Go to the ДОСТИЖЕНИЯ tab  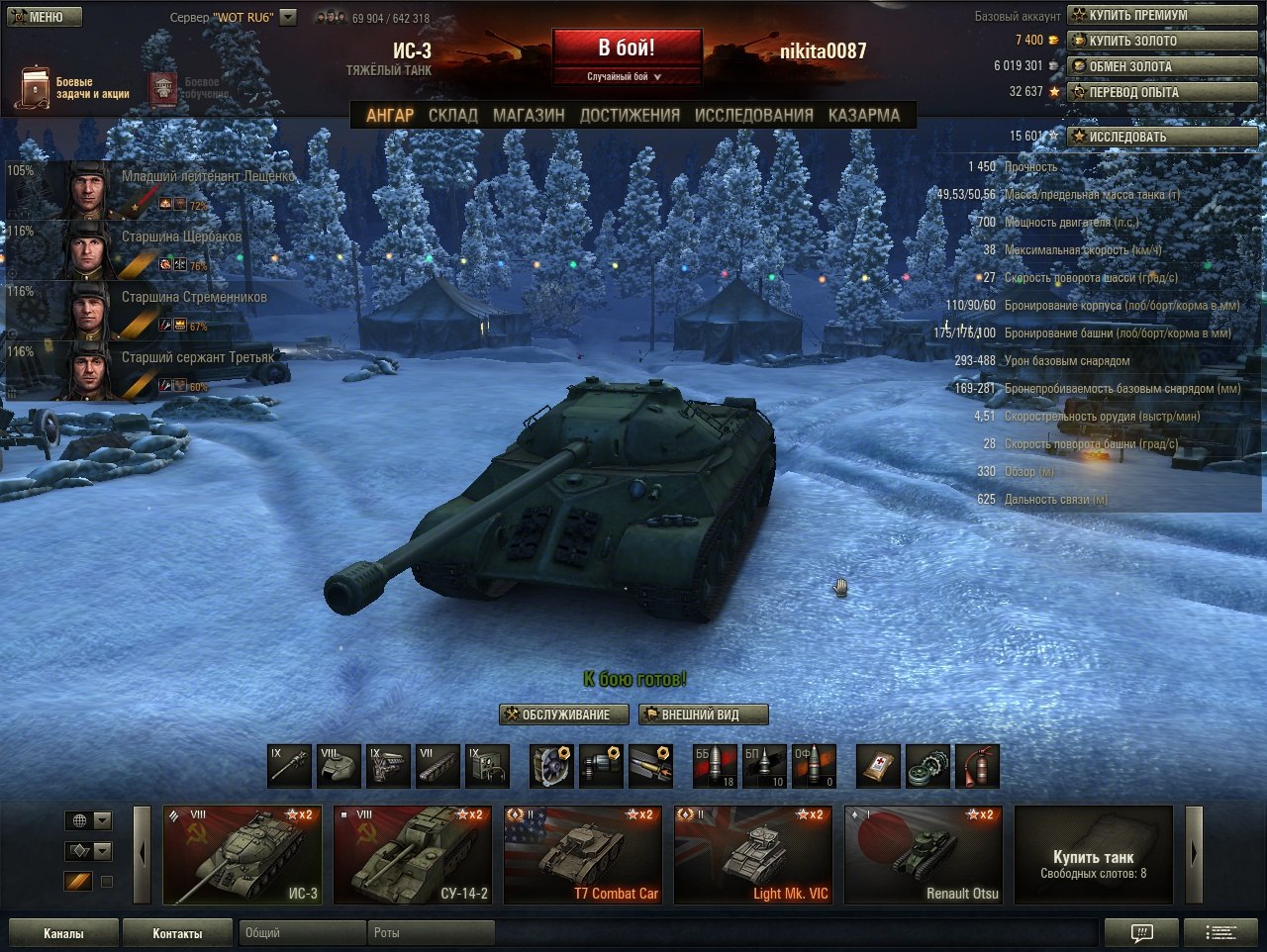(630, 115)
